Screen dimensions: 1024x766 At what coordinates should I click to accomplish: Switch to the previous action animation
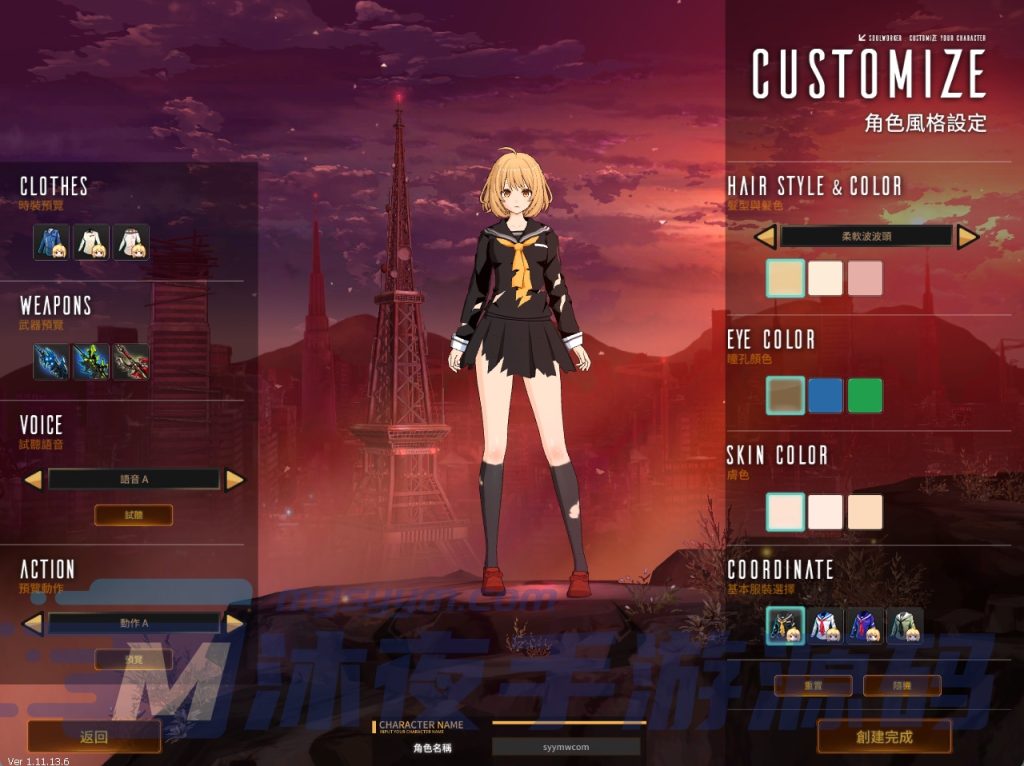coord(33,624)
